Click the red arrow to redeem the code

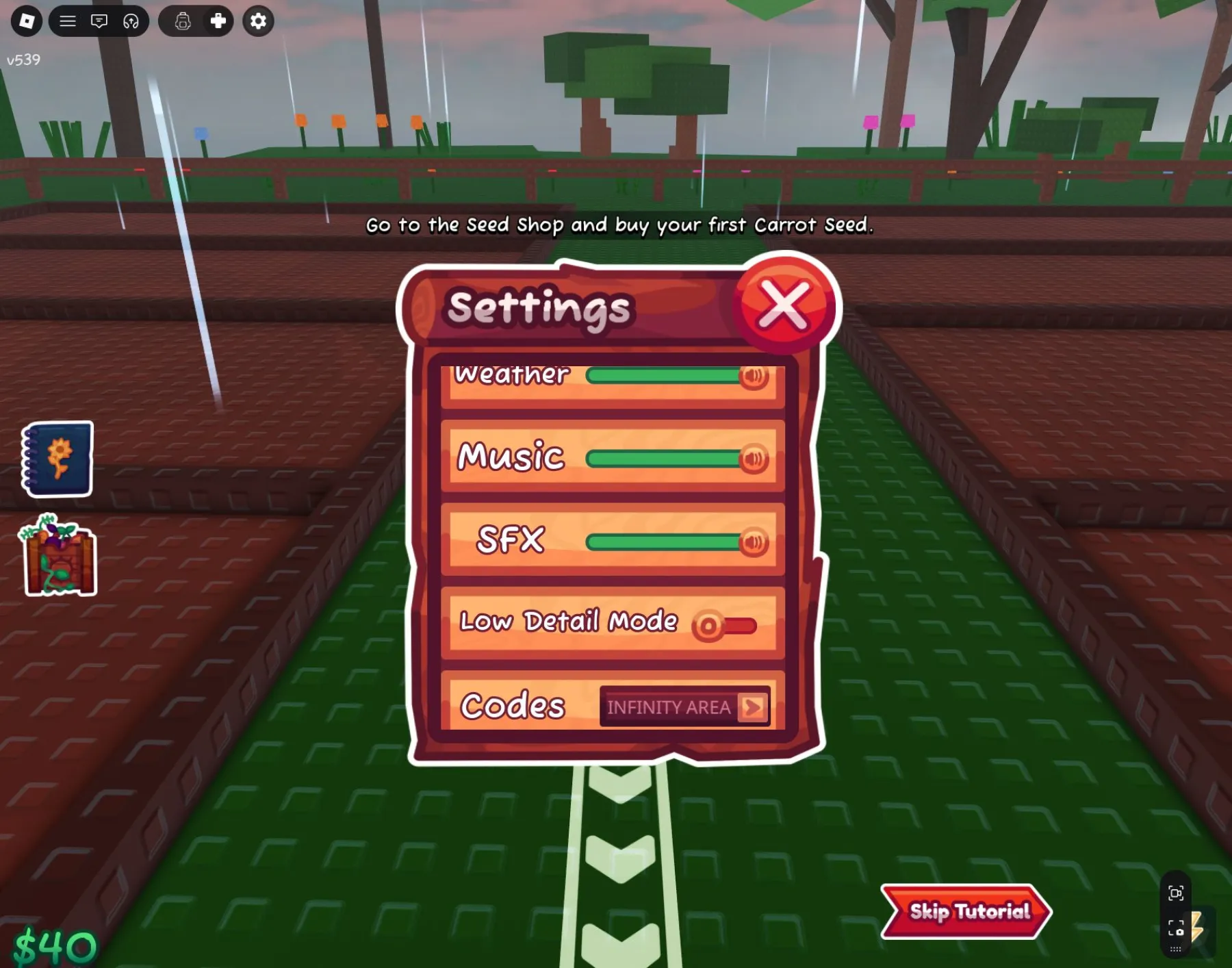[753, 707]
